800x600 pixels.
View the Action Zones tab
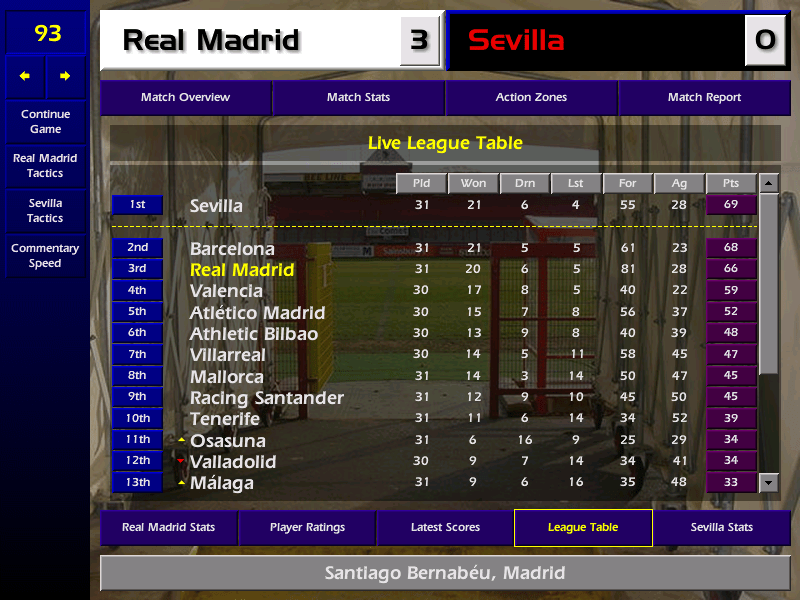click(x=531, y=98)
